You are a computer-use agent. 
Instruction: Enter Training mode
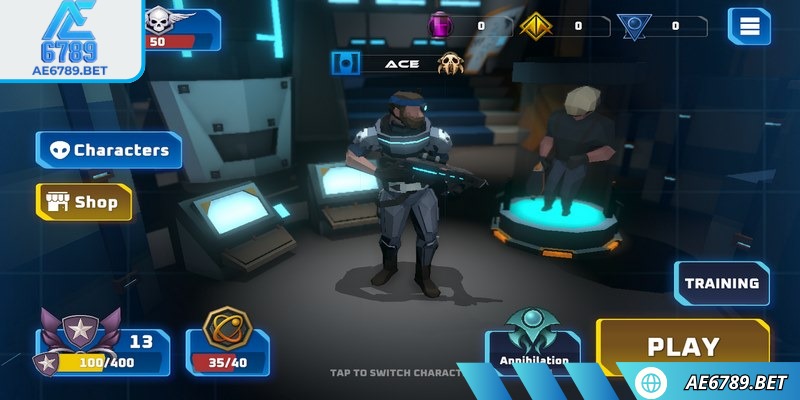coord(721,283)
